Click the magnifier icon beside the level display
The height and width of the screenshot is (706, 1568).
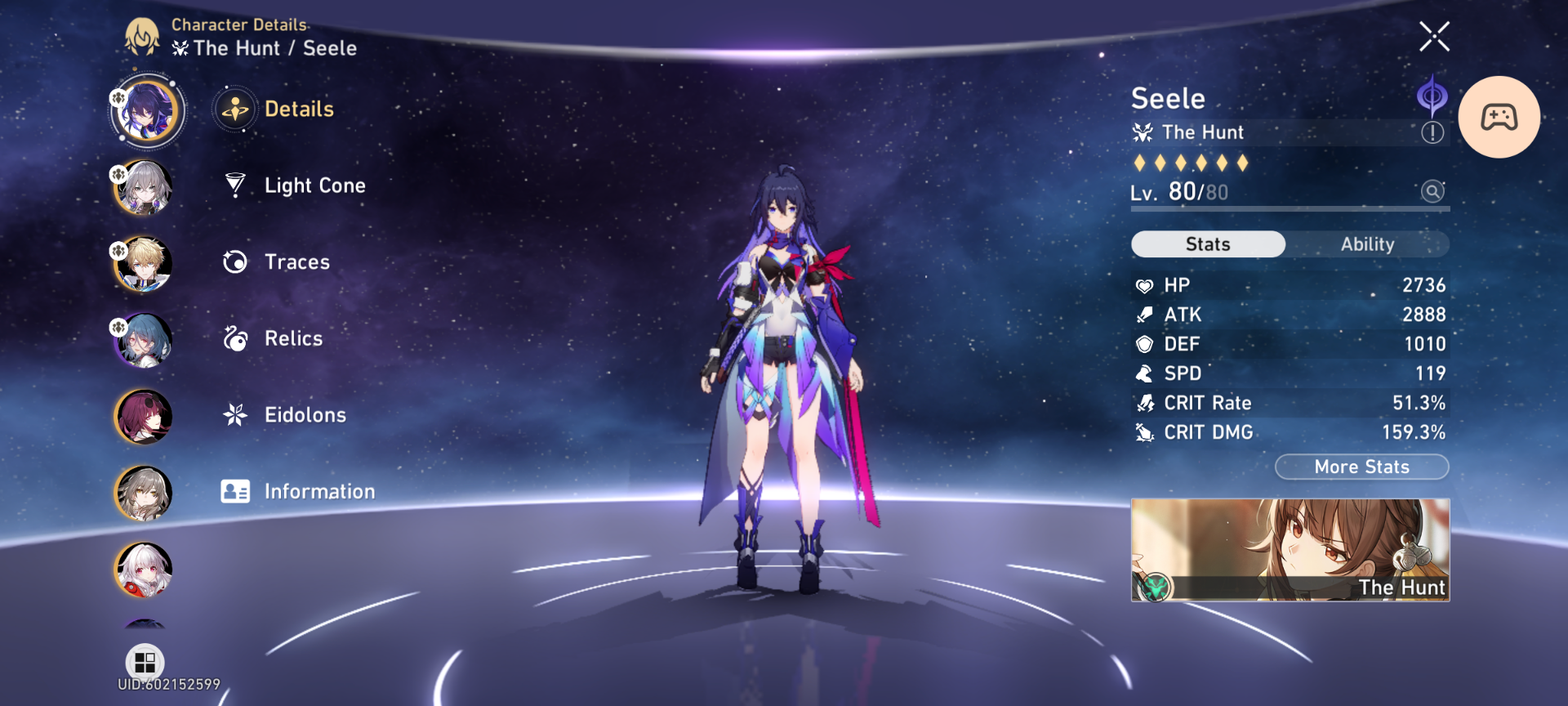click(1432, 191)
